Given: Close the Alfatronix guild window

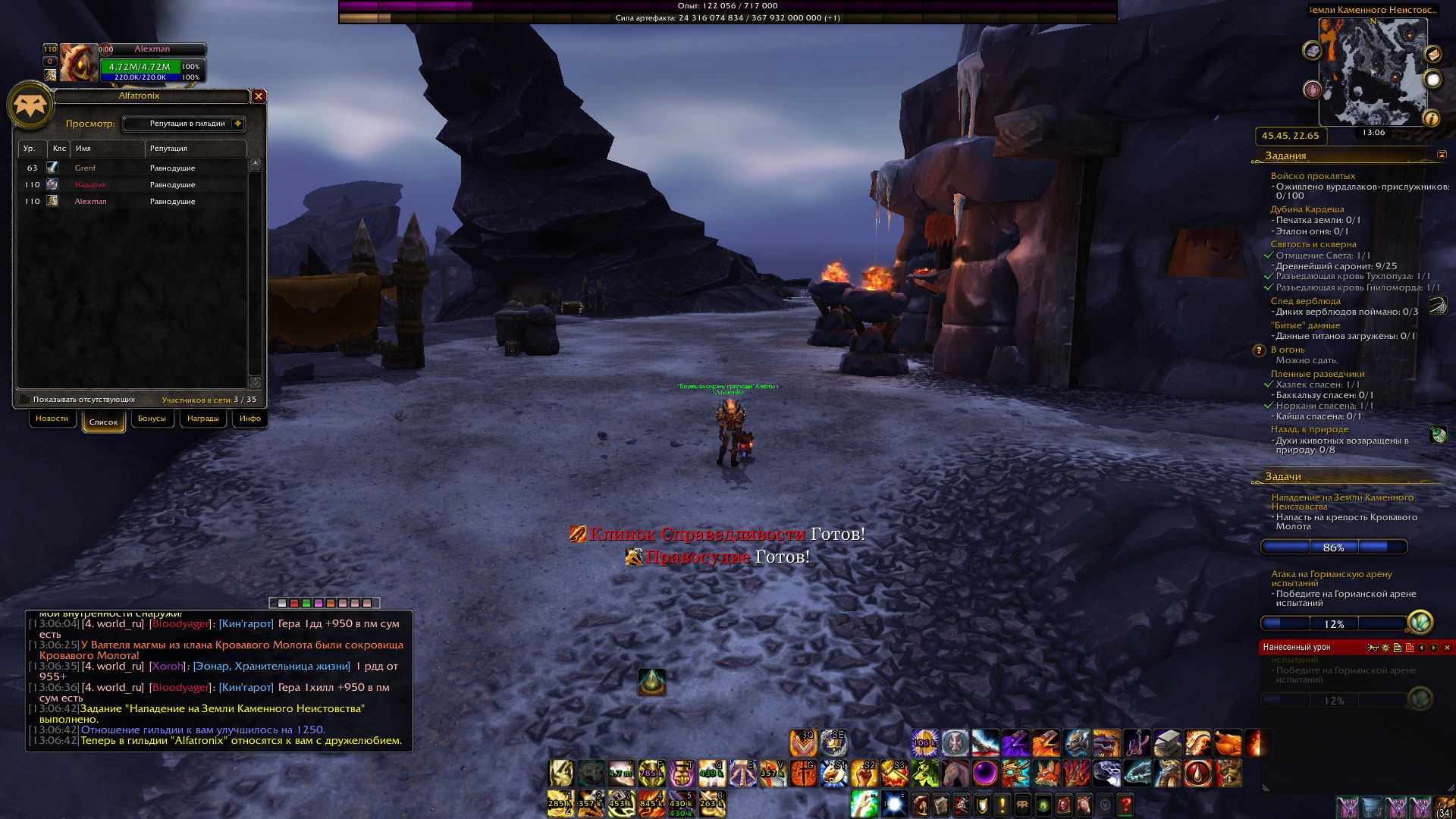Looking at the screenshot, I should (x=259, y=96).
